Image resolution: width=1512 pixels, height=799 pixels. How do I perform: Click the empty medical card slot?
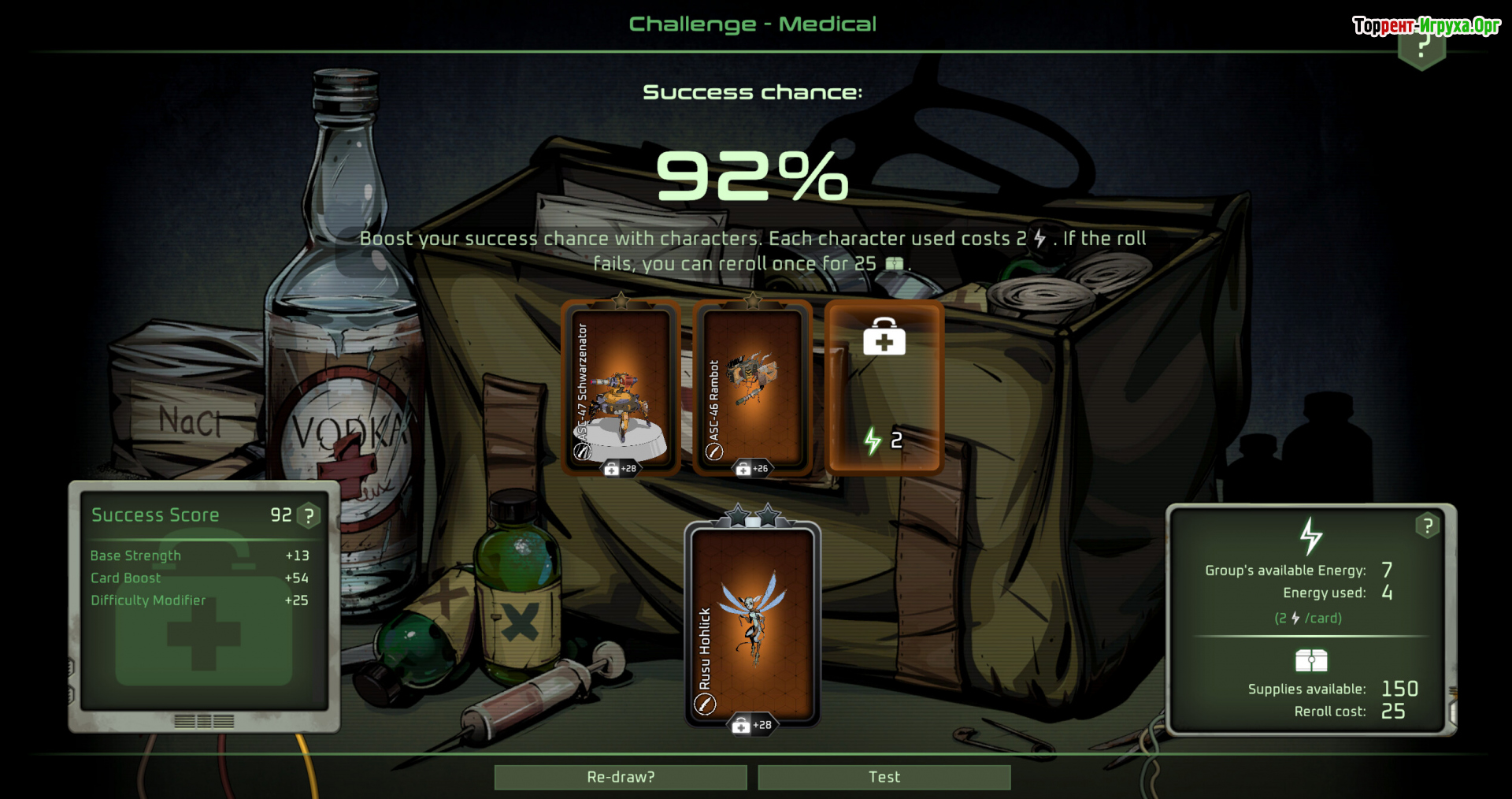point(884,386)
